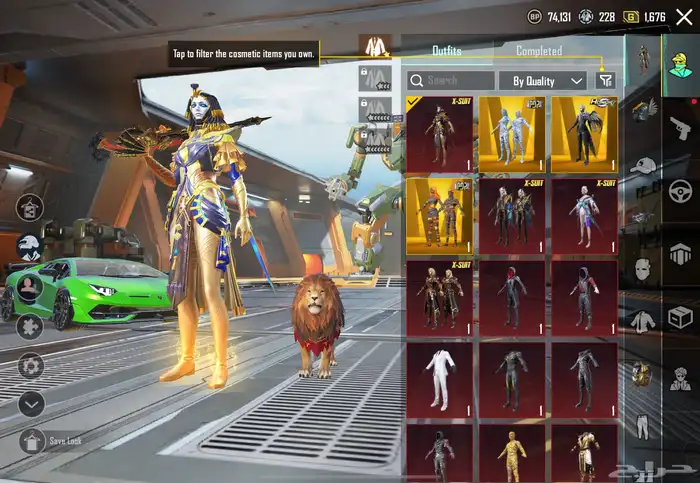Expand the down-arrow side menu button
Screen dimensions: 700x483
click(31, 404)
